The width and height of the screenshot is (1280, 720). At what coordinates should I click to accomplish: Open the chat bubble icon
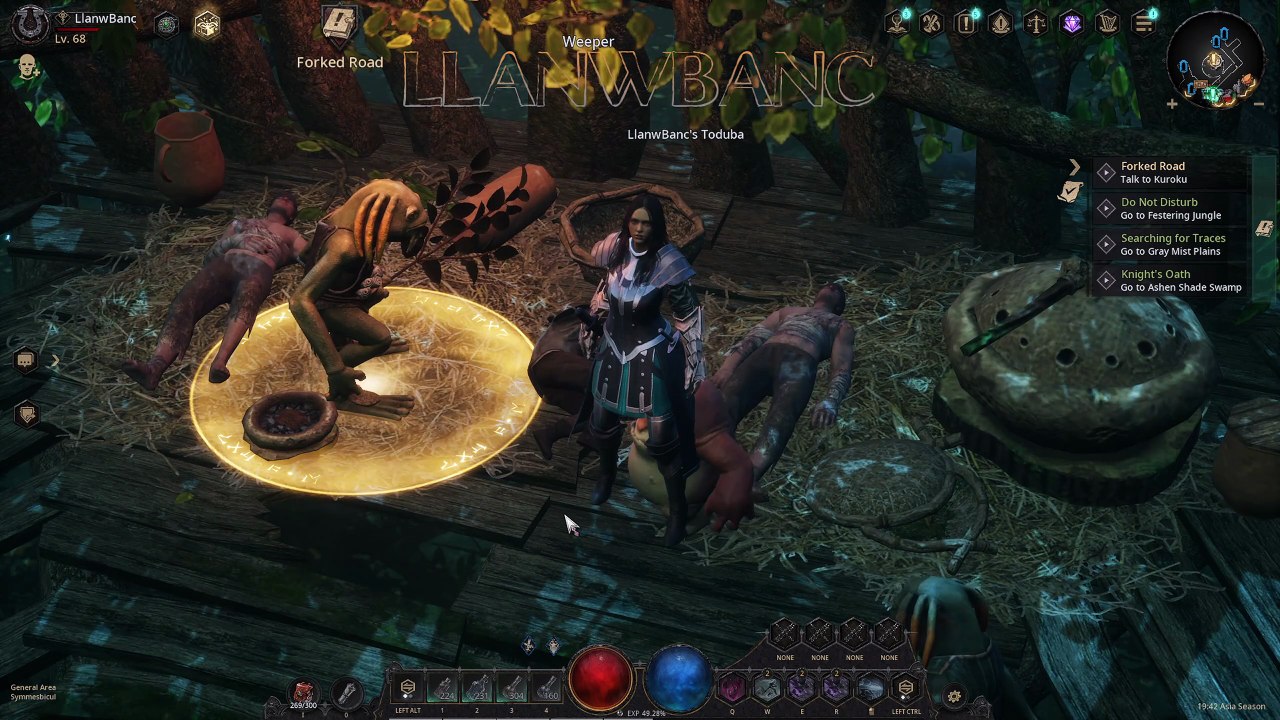[26, 360]
